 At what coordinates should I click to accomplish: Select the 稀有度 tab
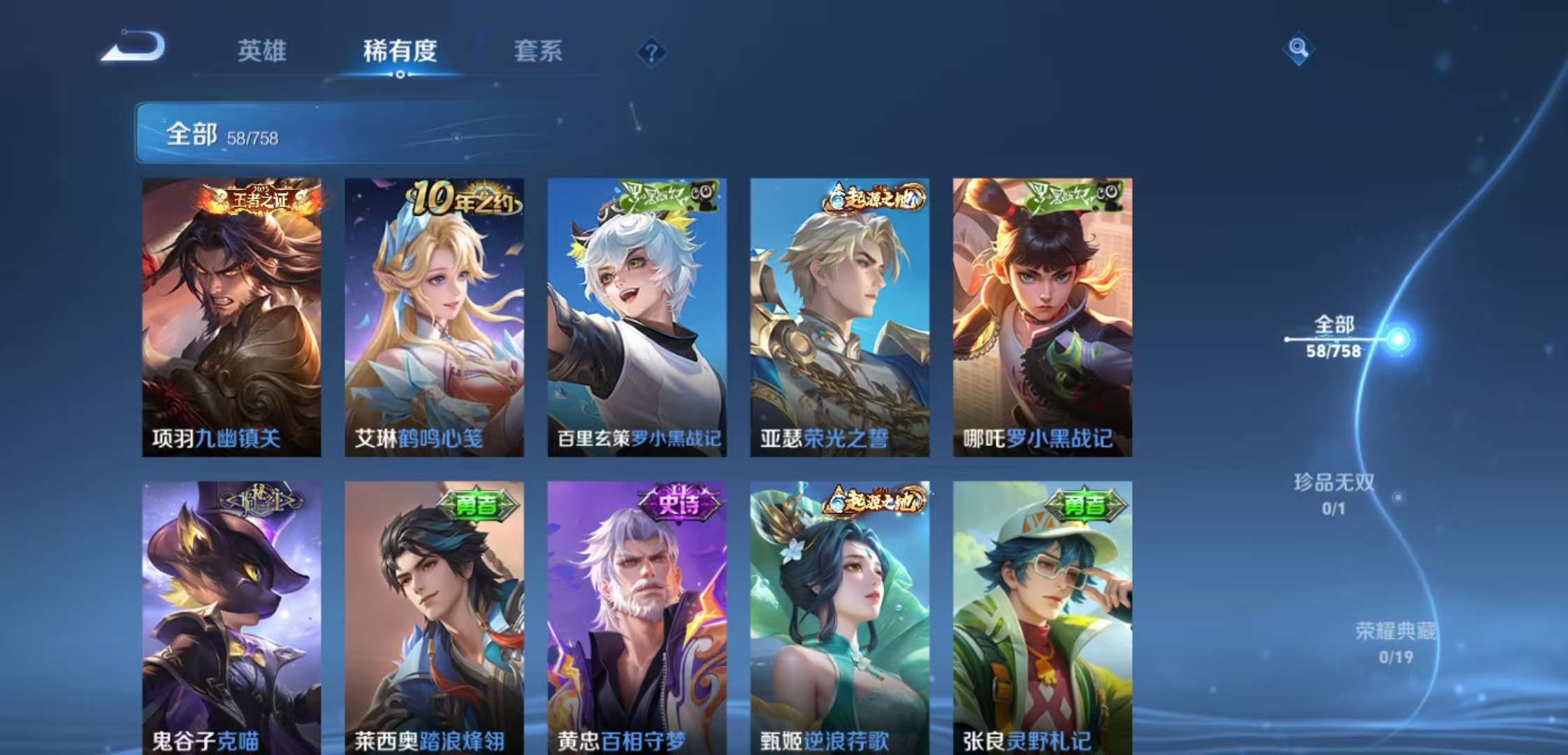click(398, 52)
